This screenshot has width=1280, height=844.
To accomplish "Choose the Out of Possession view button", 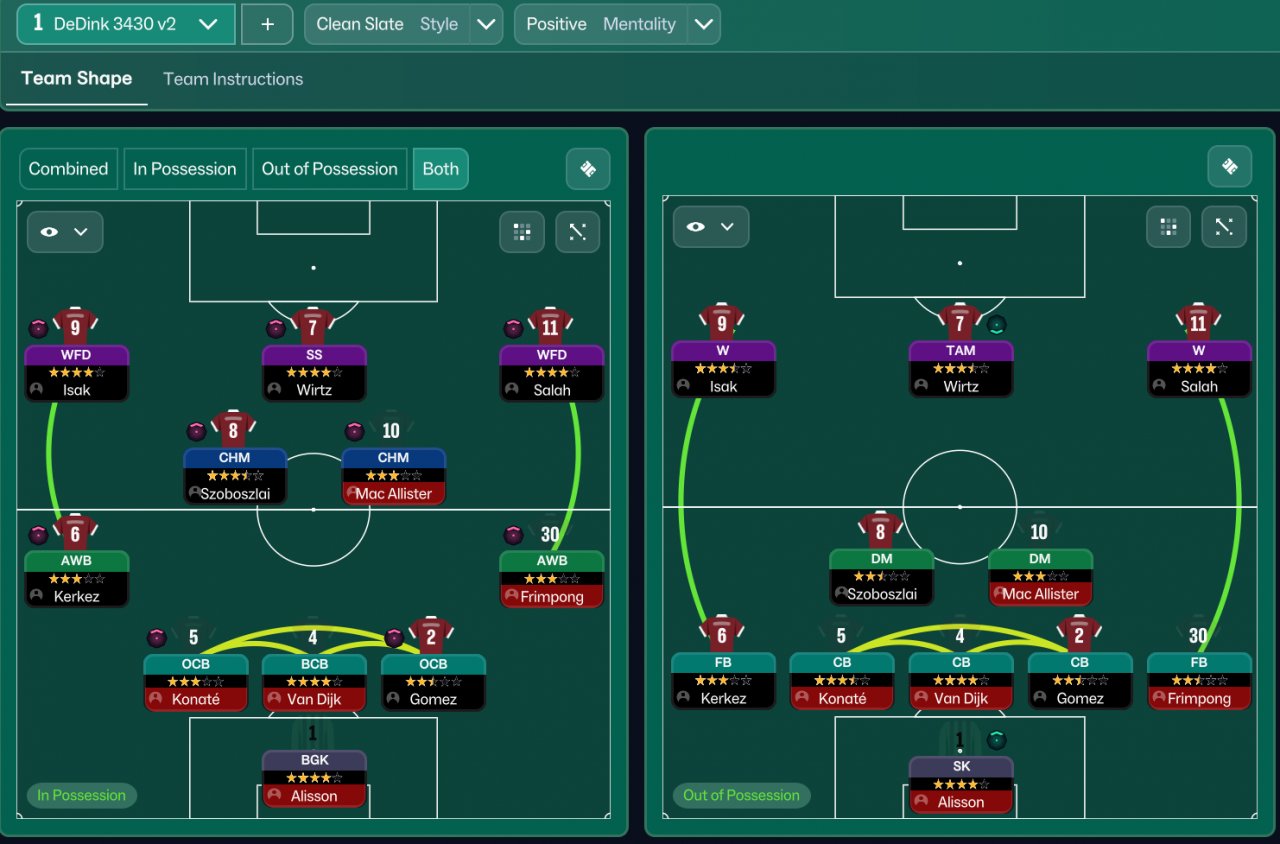I will [330, 169].
